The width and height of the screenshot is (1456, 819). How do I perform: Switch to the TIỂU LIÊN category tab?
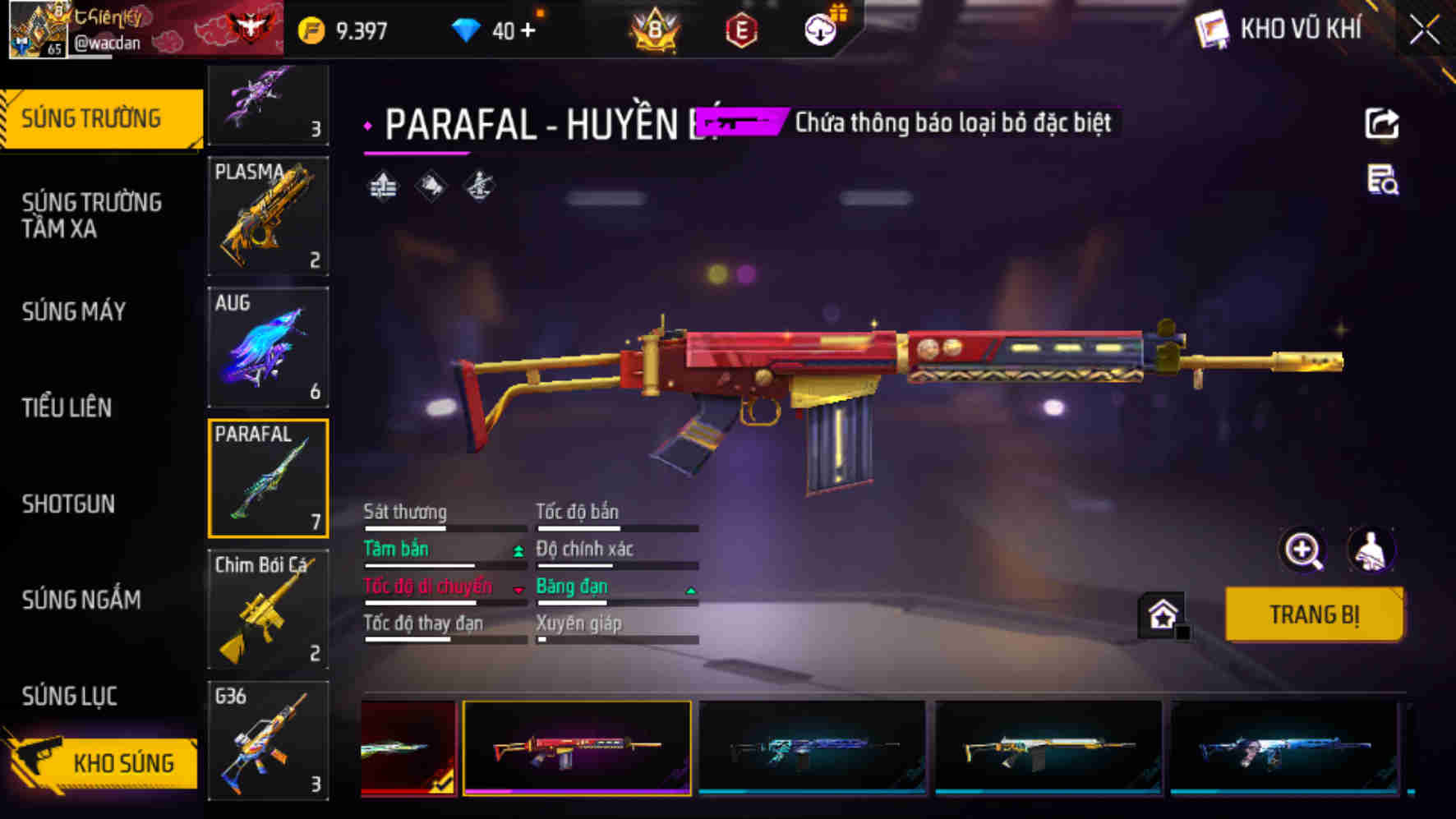(69, 409)
